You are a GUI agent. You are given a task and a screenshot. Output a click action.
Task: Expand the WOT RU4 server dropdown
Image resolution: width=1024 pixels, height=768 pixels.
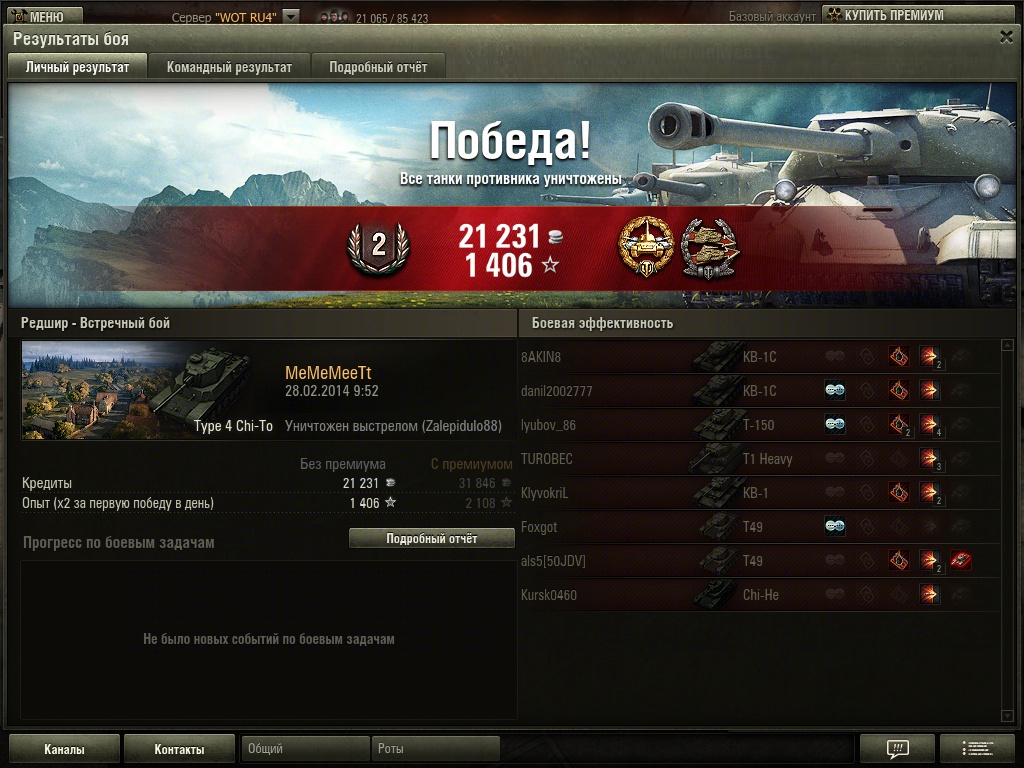coord(290,17)
